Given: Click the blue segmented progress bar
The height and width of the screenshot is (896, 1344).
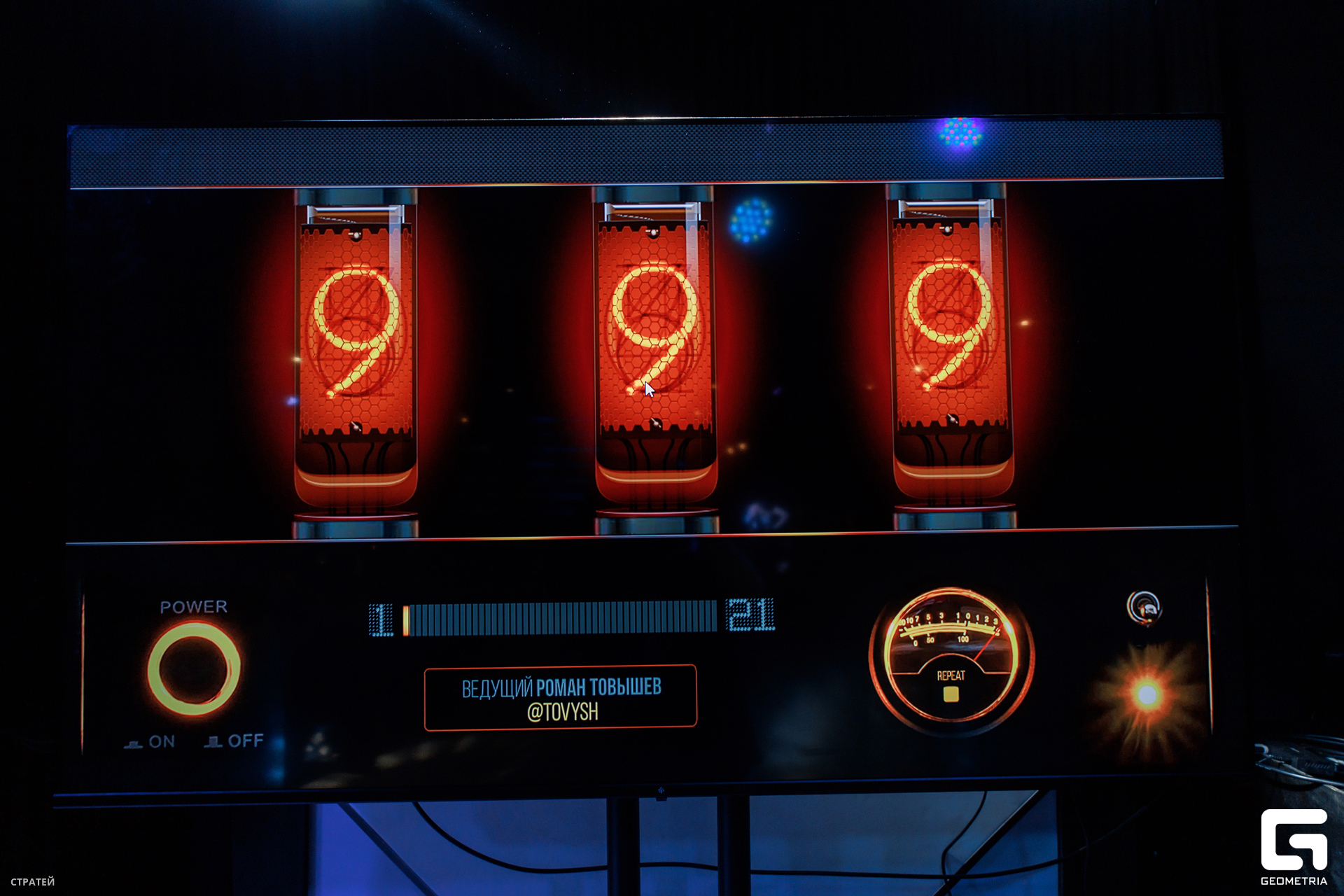Looking at the screenshot, I should pos(560,618).
